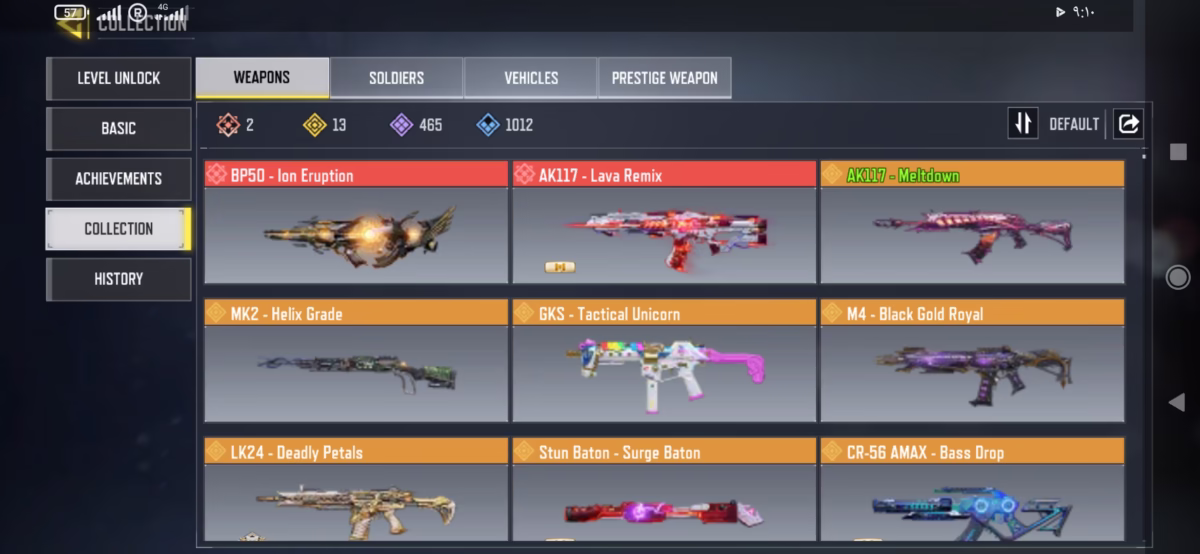The image size is (1200, 554).
Task: Open the Prestige Weapon tab
Action: point(664,78)
